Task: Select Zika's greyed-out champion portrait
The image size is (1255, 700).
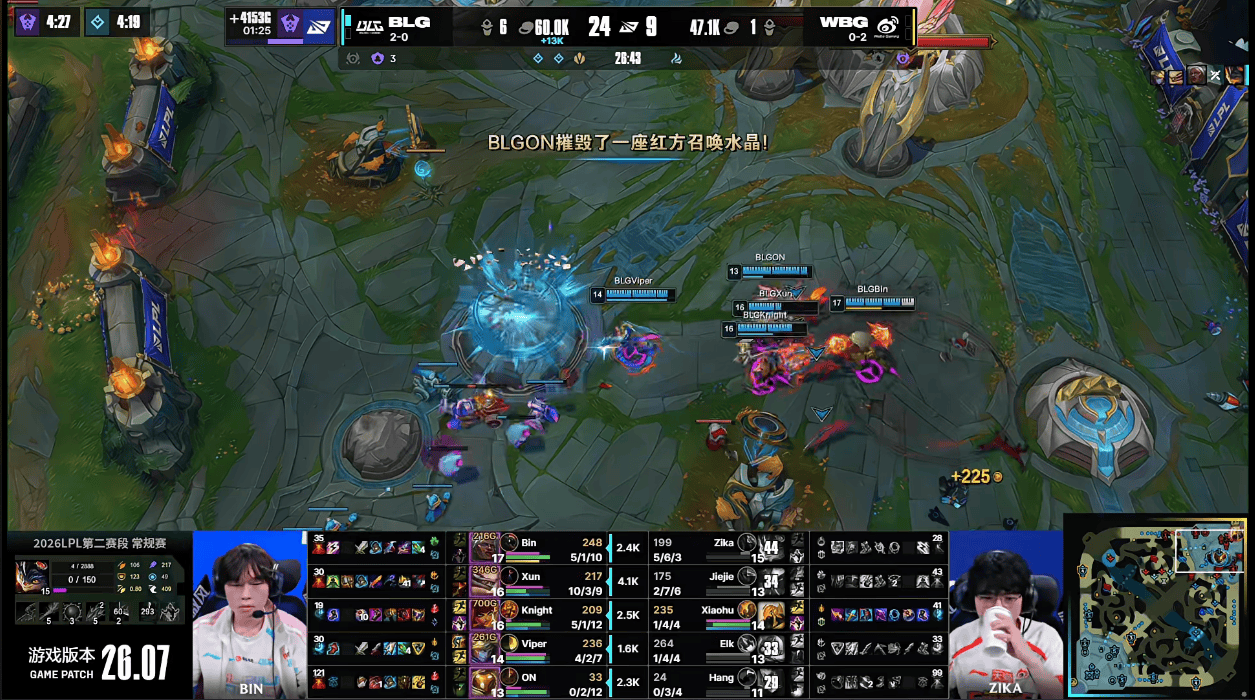Action: tap(769, 546)
